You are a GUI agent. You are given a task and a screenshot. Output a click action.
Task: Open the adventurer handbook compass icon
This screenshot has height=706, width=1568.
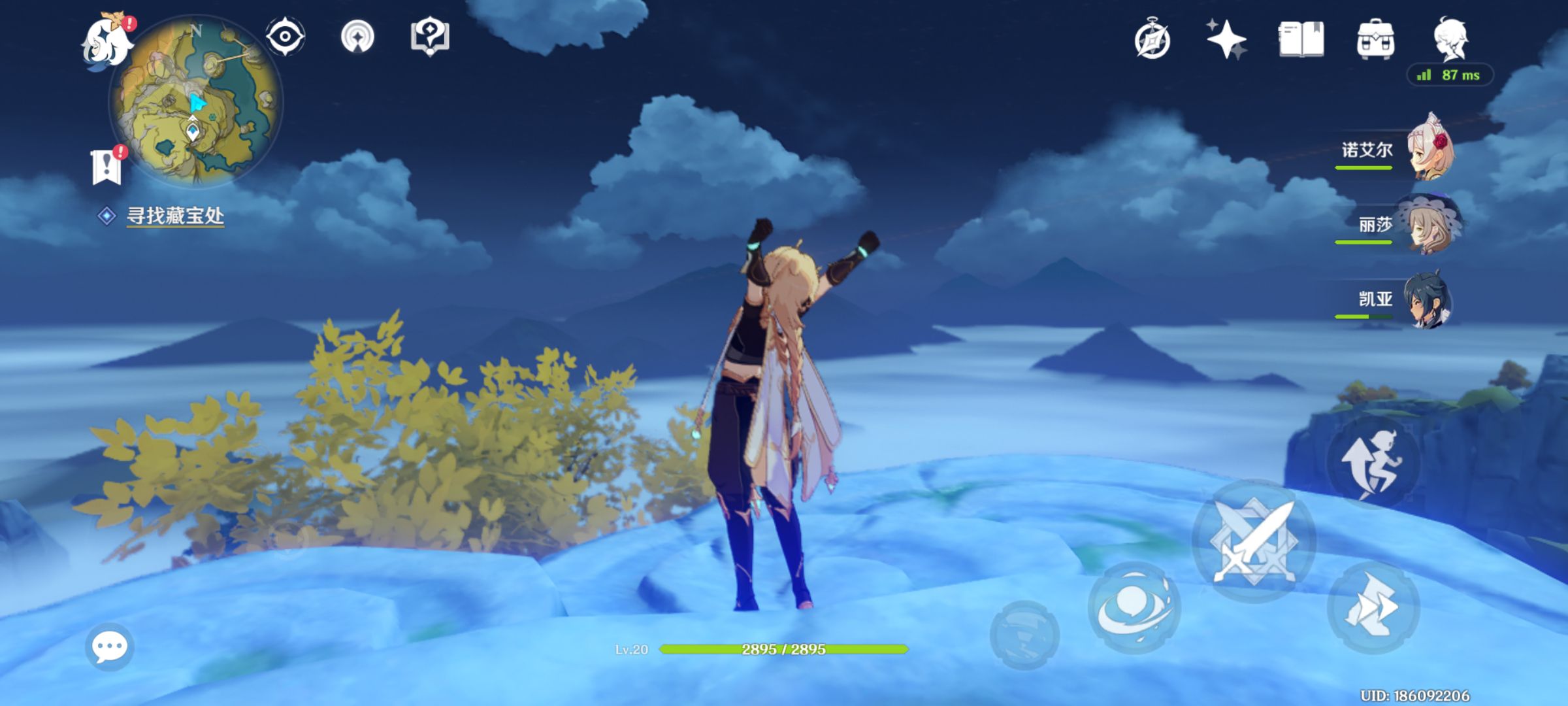click(x=1152, y=41)
